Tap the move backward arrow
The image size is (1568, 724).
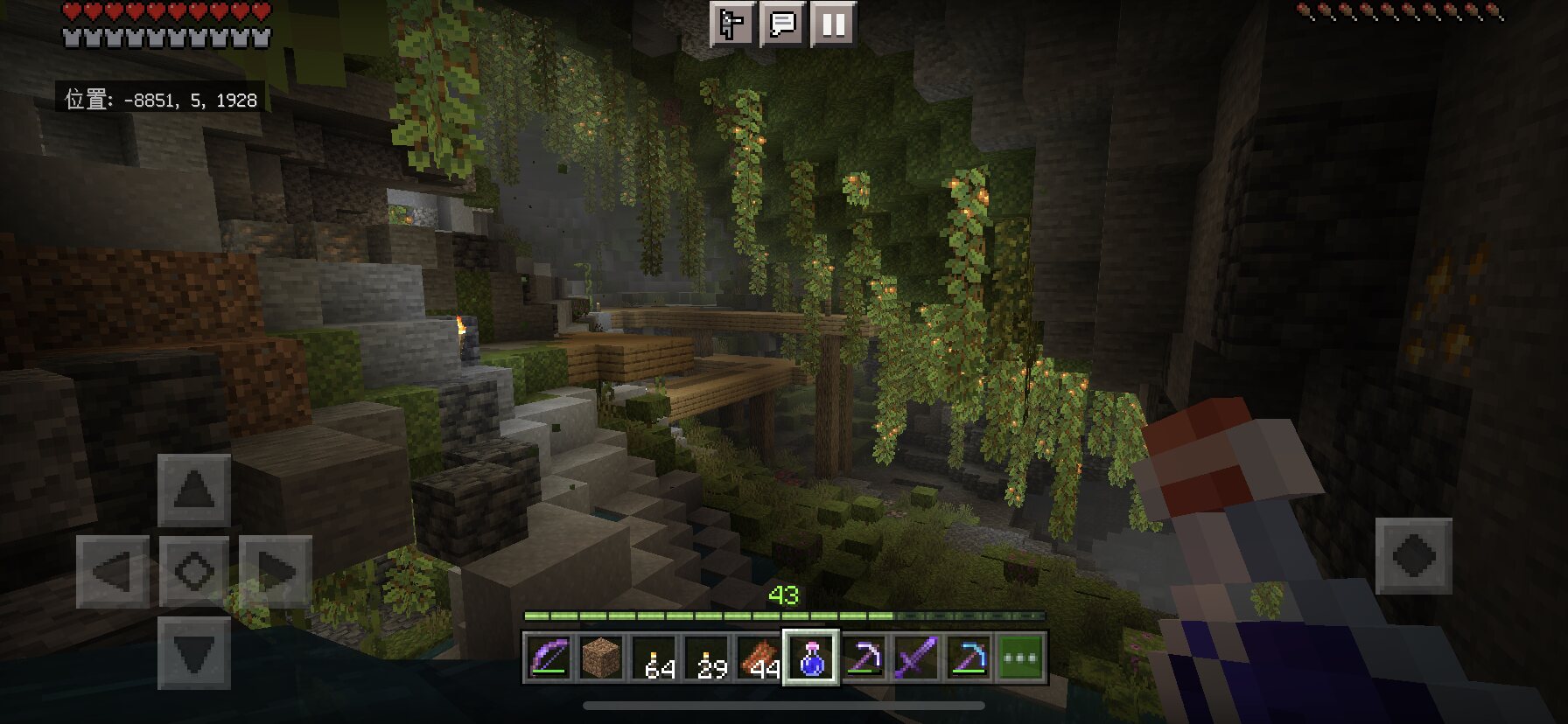pos(194,653)
